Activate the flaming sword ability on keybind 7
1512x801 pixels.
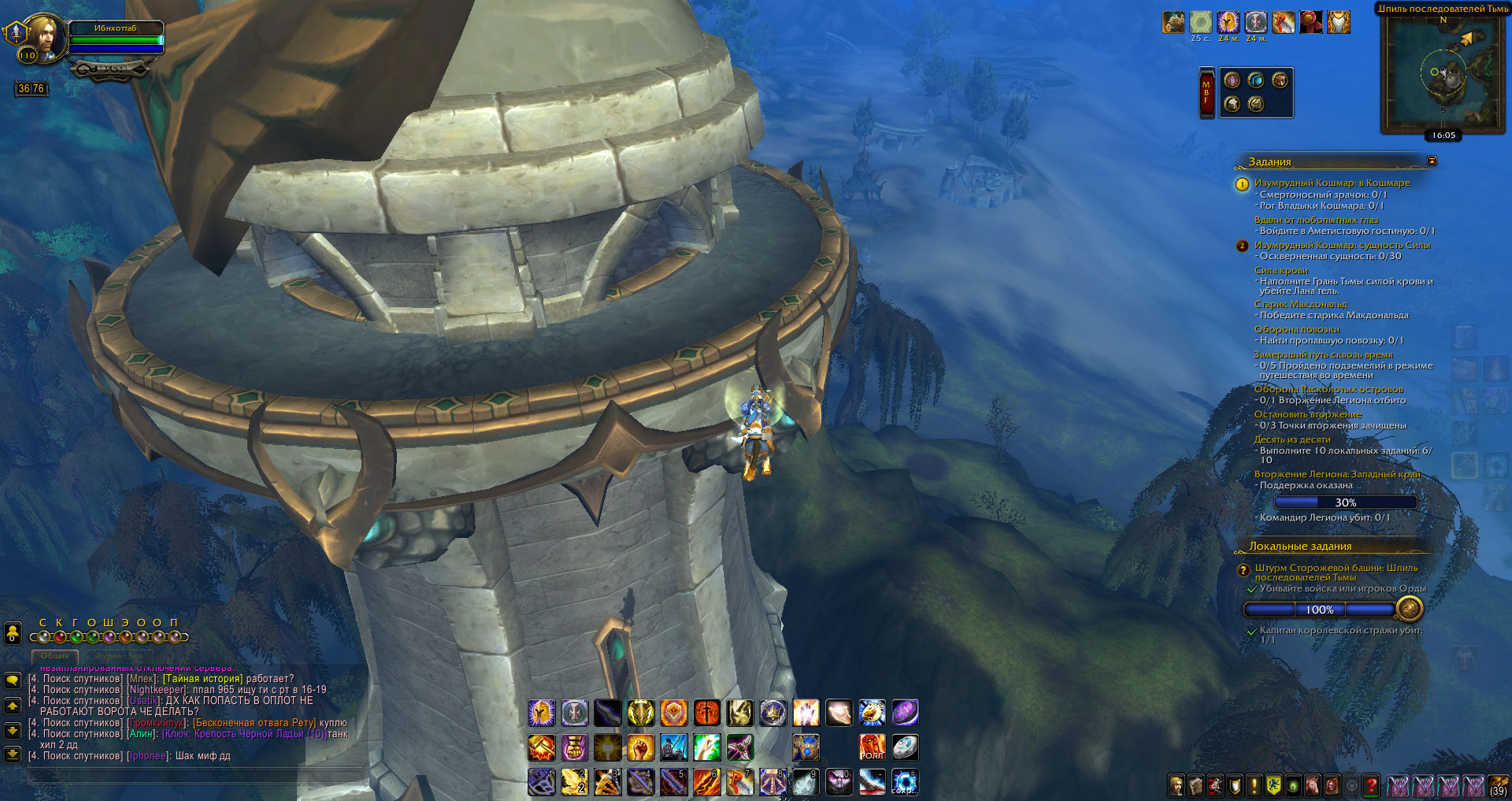739,782
